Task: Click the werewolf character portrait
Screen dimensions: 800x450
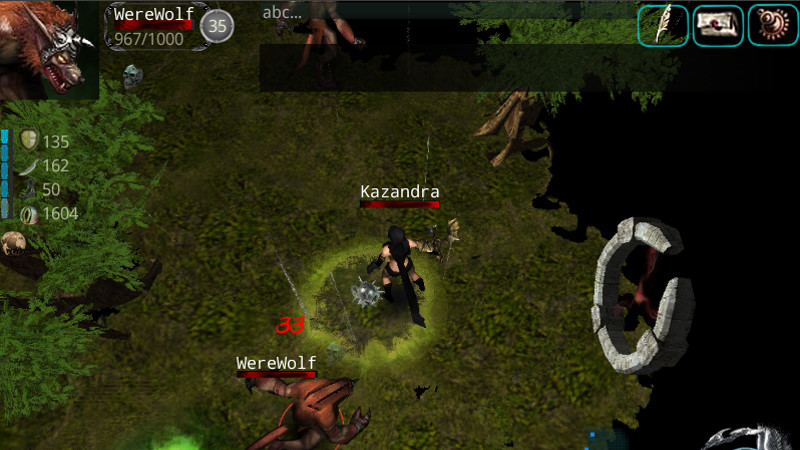Action: 48,49
